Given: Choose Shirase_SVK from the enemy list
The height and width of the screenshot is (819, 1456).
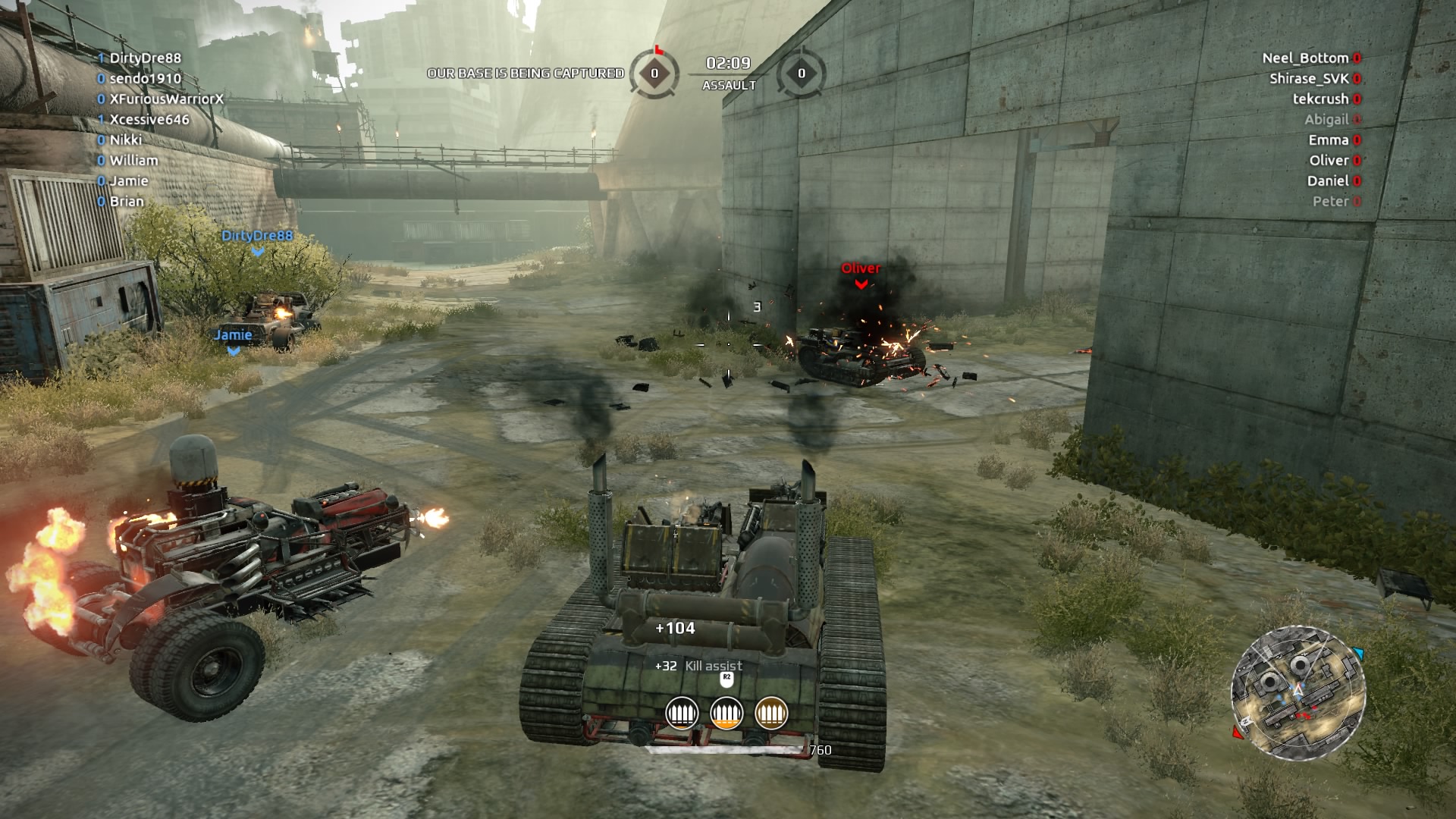Looking at the screenshot, I should tap(1309, 78).
